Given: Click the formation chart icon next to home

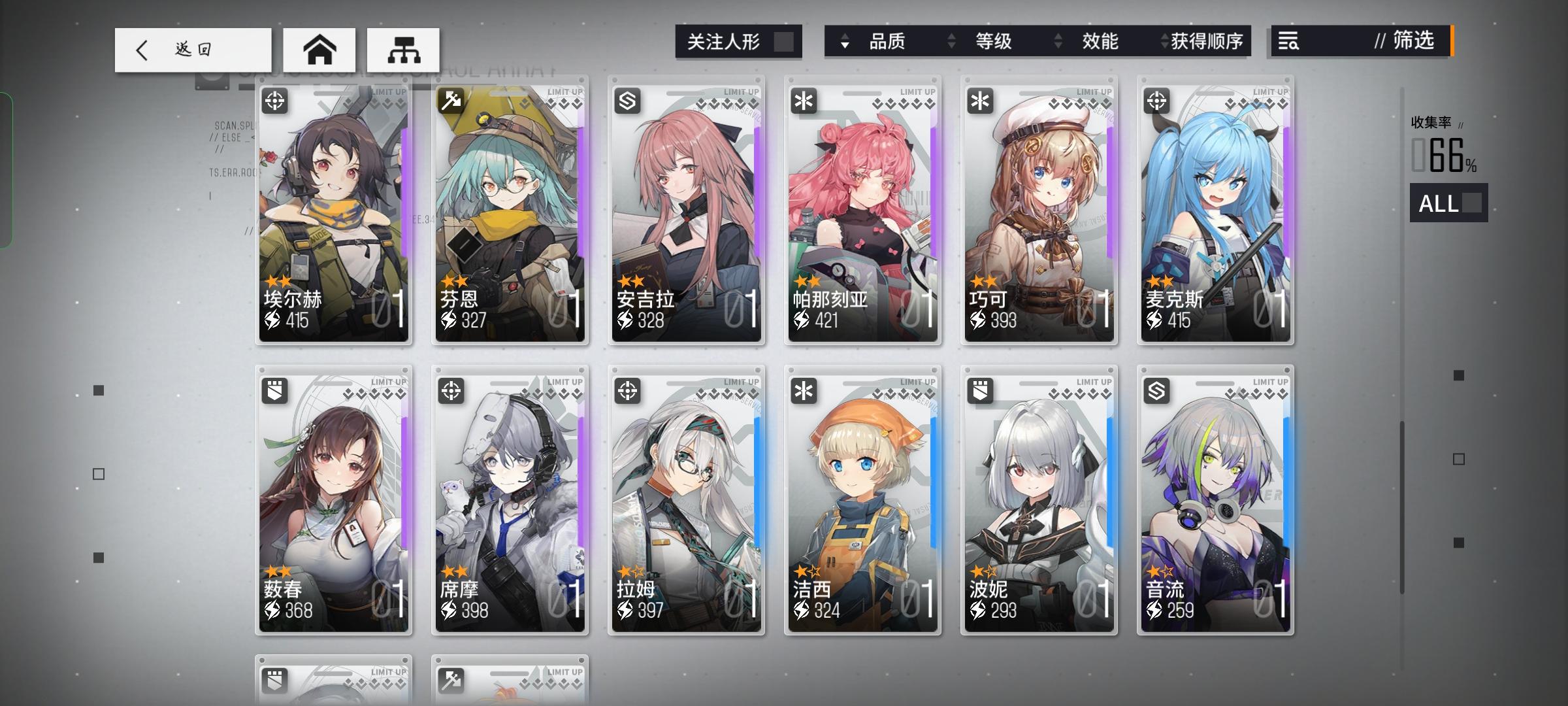Looking at the screenshot, I should (403, 50).
